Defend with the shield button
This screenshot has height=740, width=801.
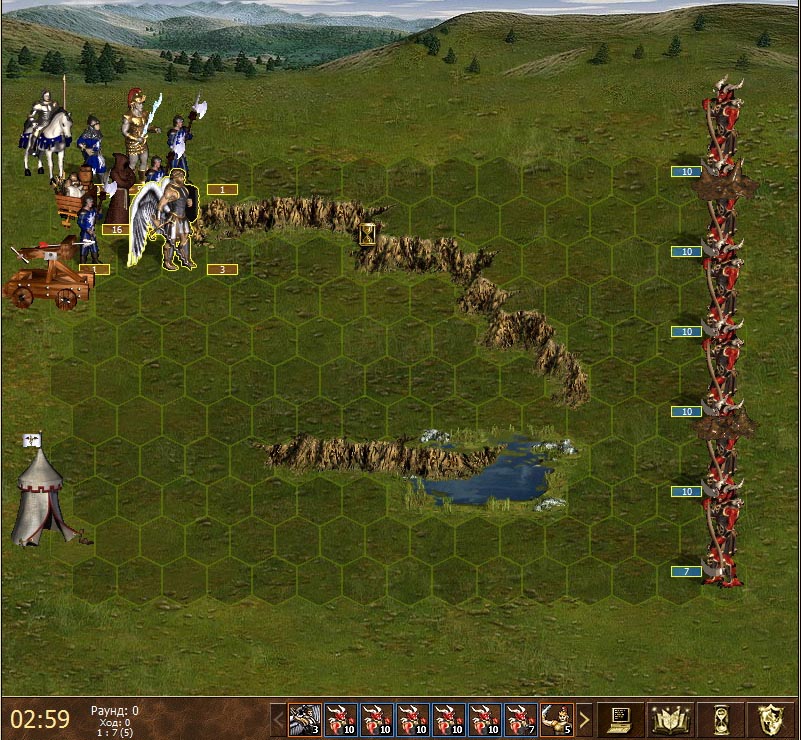[x=770, y=718]
